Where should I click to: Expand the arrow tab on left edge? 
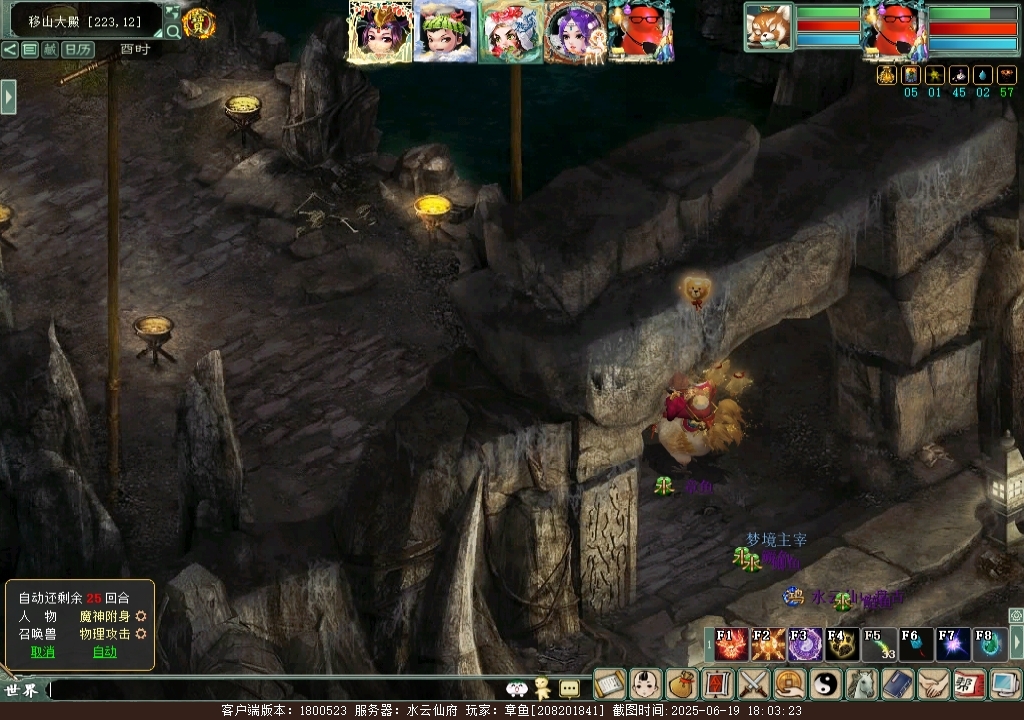tap(8, 96)
